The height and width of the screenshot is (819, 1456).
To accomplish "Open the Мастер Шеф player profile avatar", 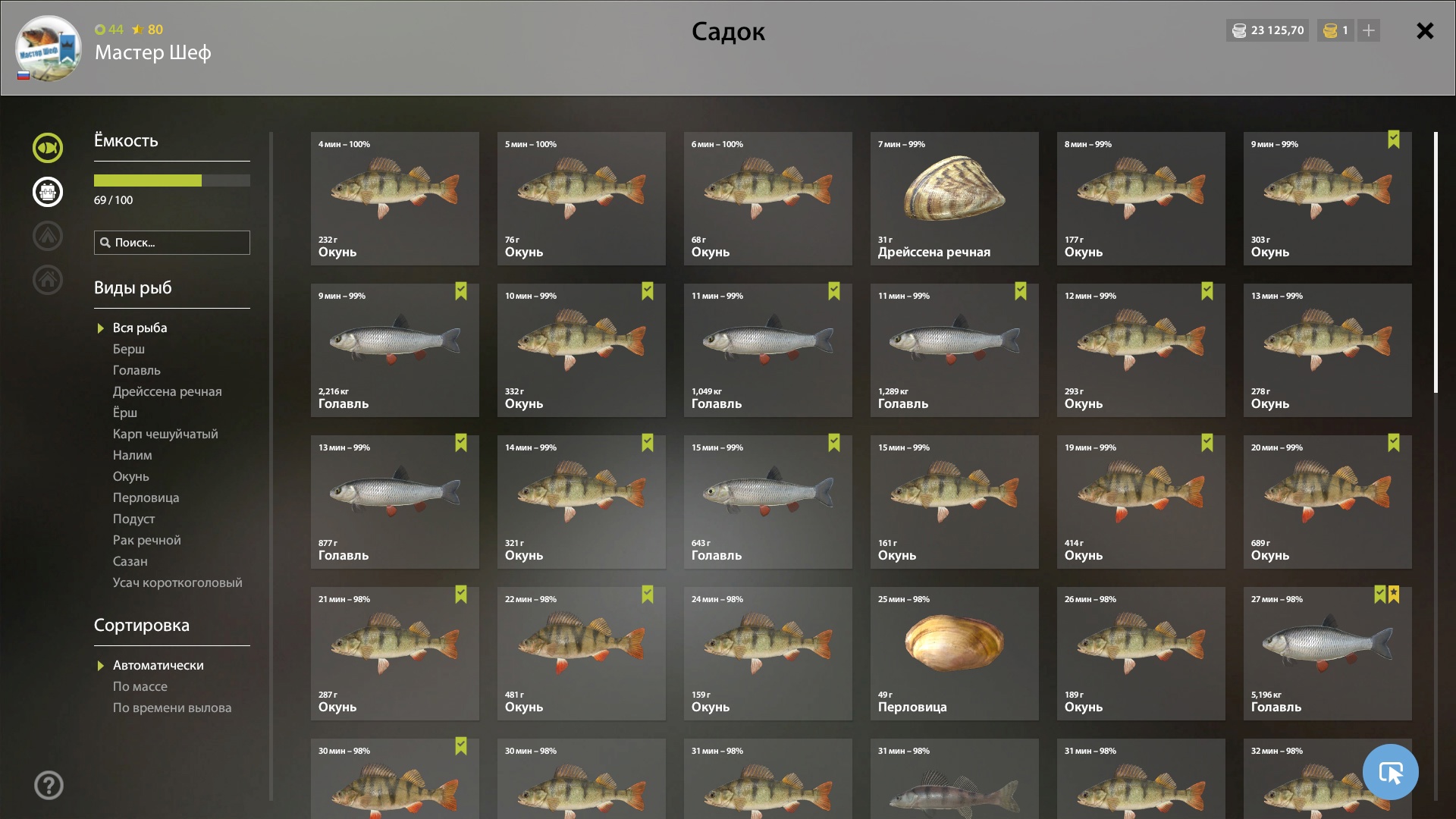I will tap(49, 48).
